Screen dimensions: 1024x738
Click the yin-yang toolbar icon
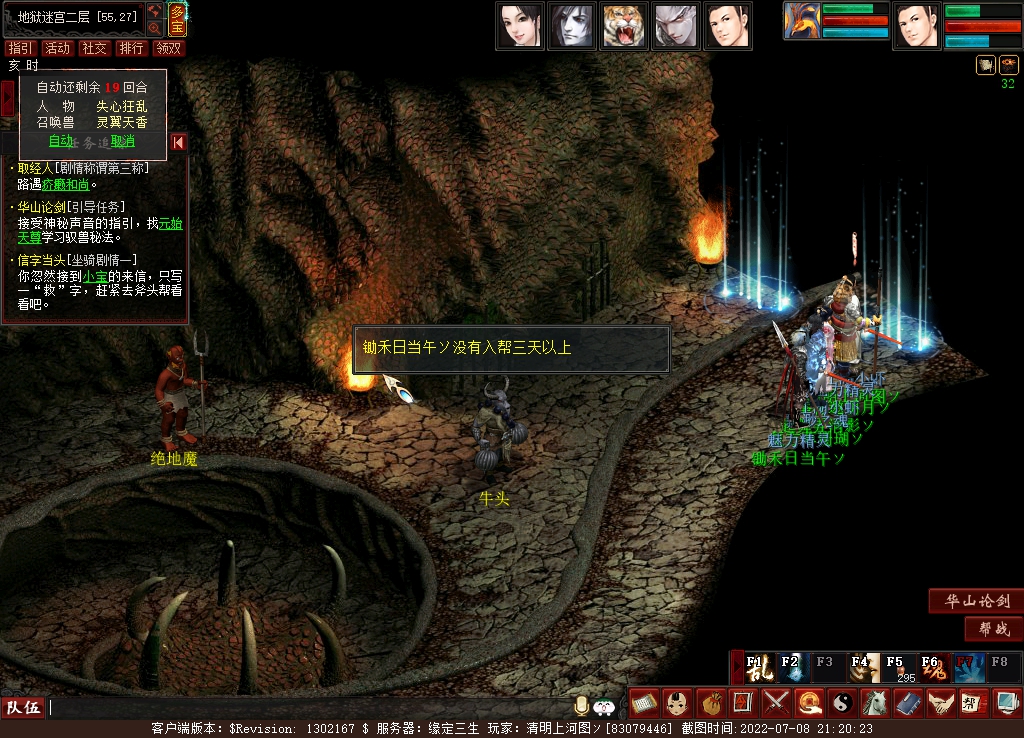(842, 703)
